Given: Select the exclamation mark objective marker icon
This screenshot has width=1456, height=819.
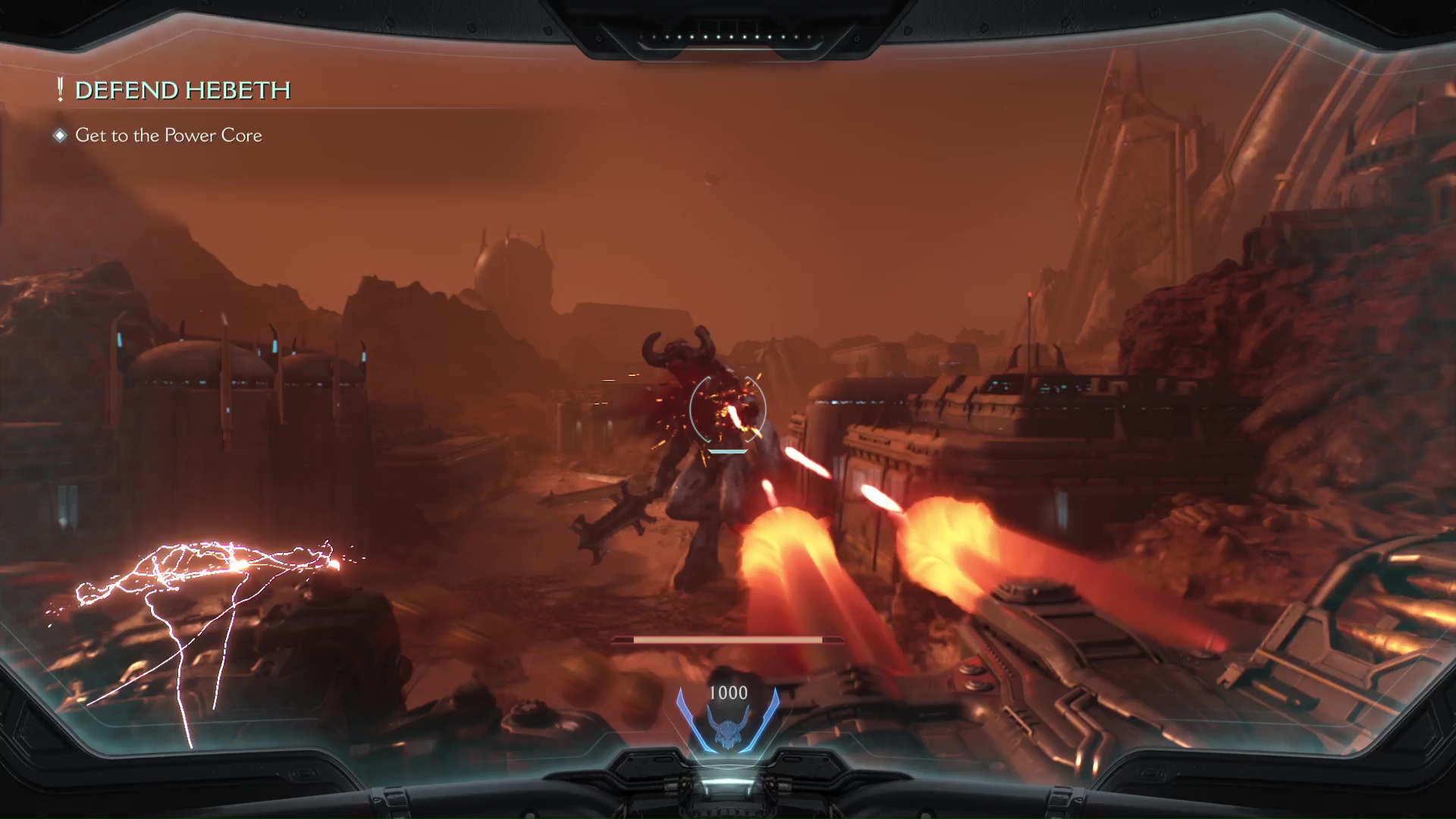Looking at the screenshot, I should (x=58, y=89).
